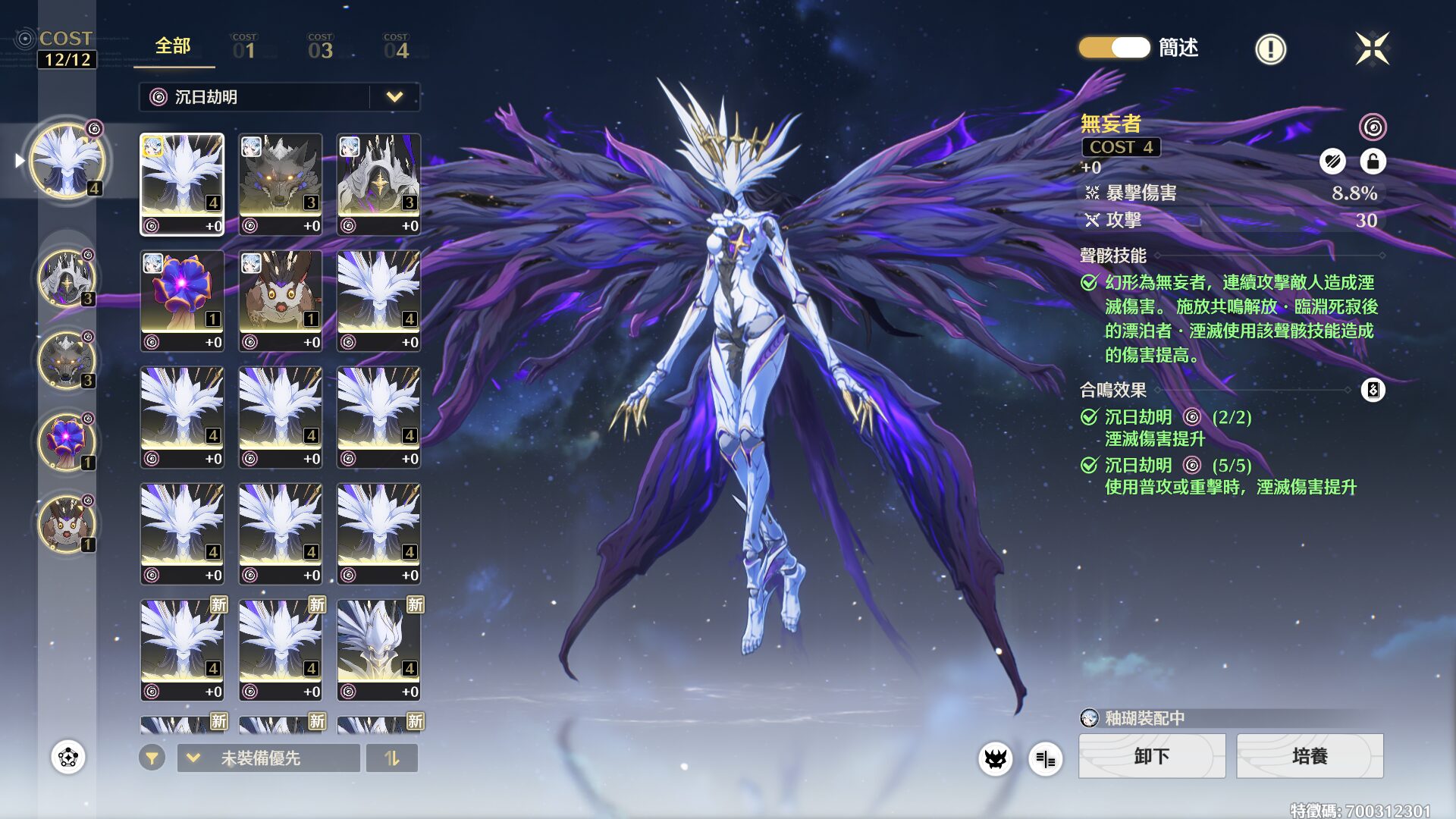Open the exclamation mark info button

point(1270,49)
